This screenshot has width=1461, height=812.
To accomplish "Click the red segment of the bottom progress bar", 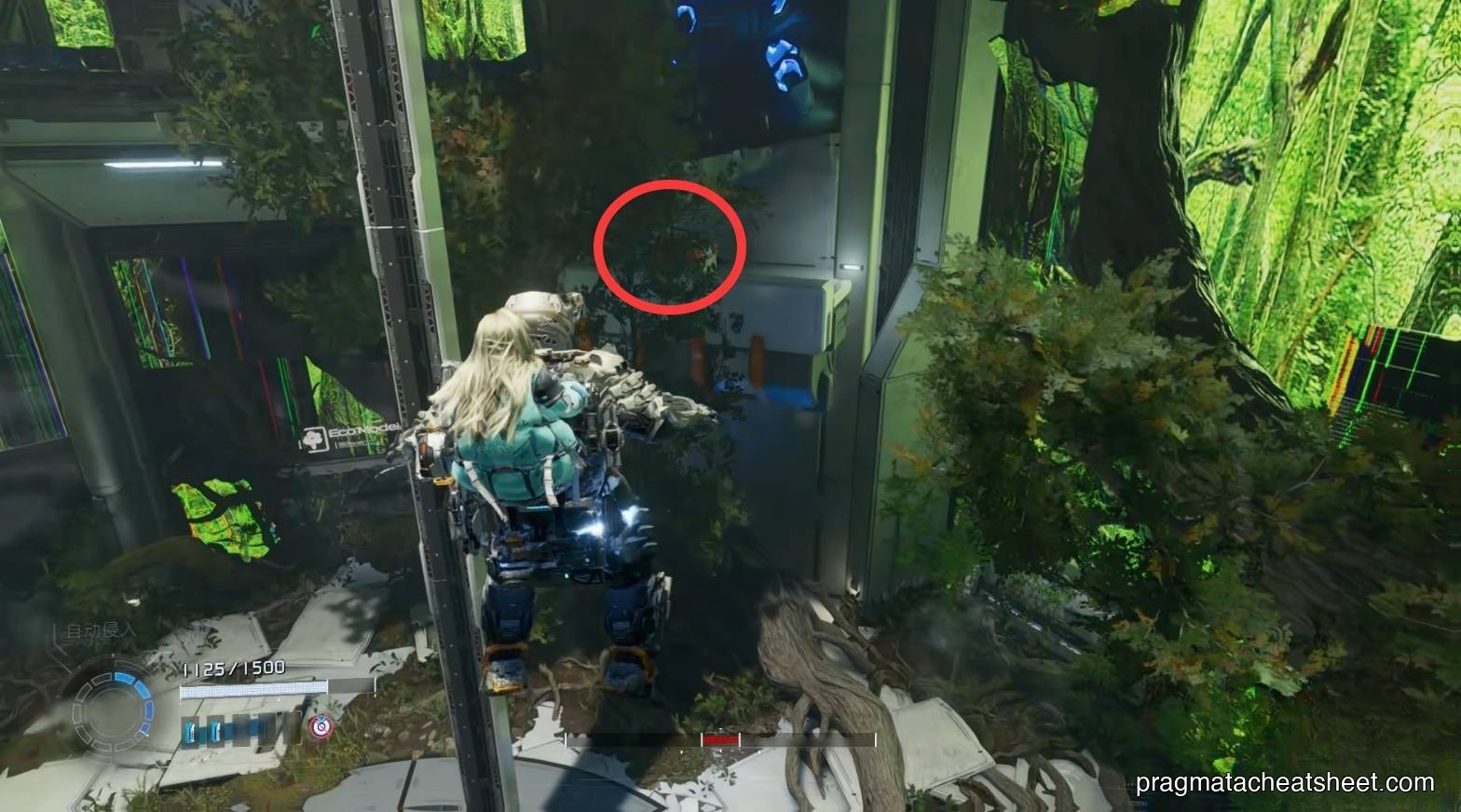I will tap(721, 738).
